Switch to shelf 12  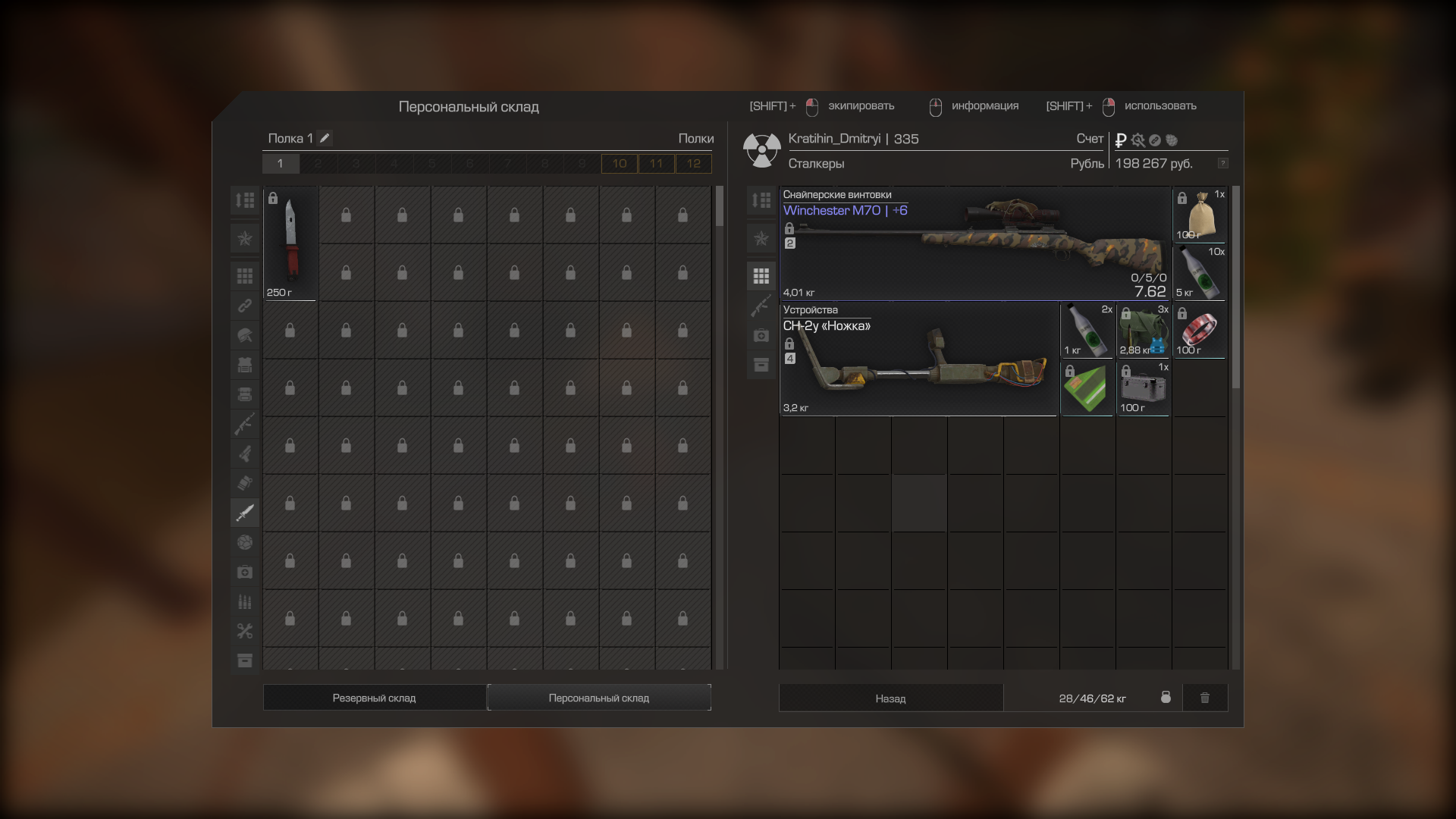click(x=693, y=164)
